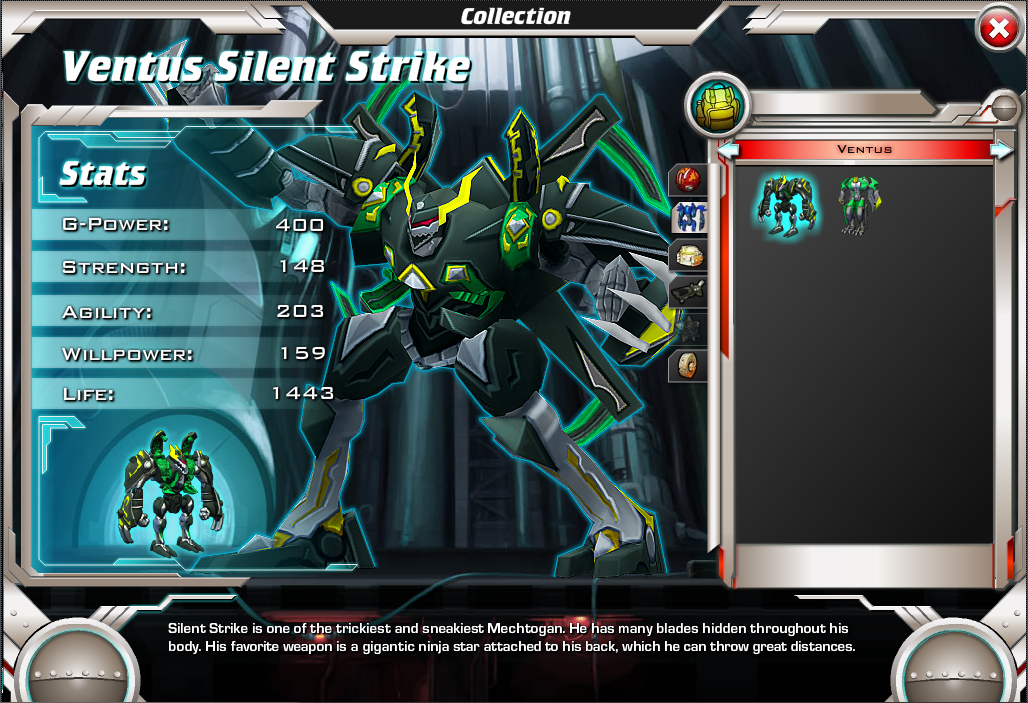Open the grey spiked item tab
Image resolution: width=1028 pixels, height=703 pixels.
[689, 328]
